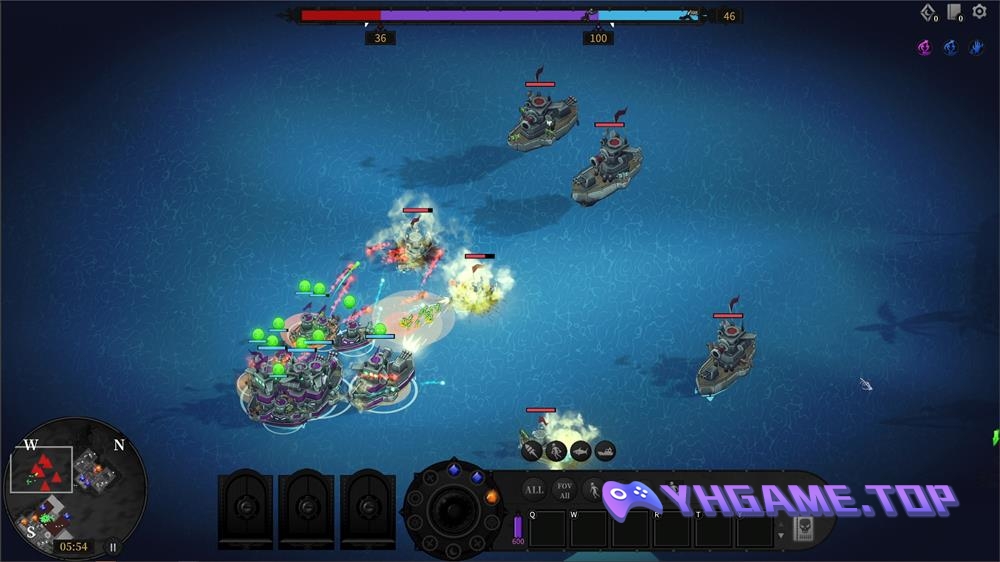Screen dimensions: 1000x562
Task: Select ALL units button
Action: [534, 490]
